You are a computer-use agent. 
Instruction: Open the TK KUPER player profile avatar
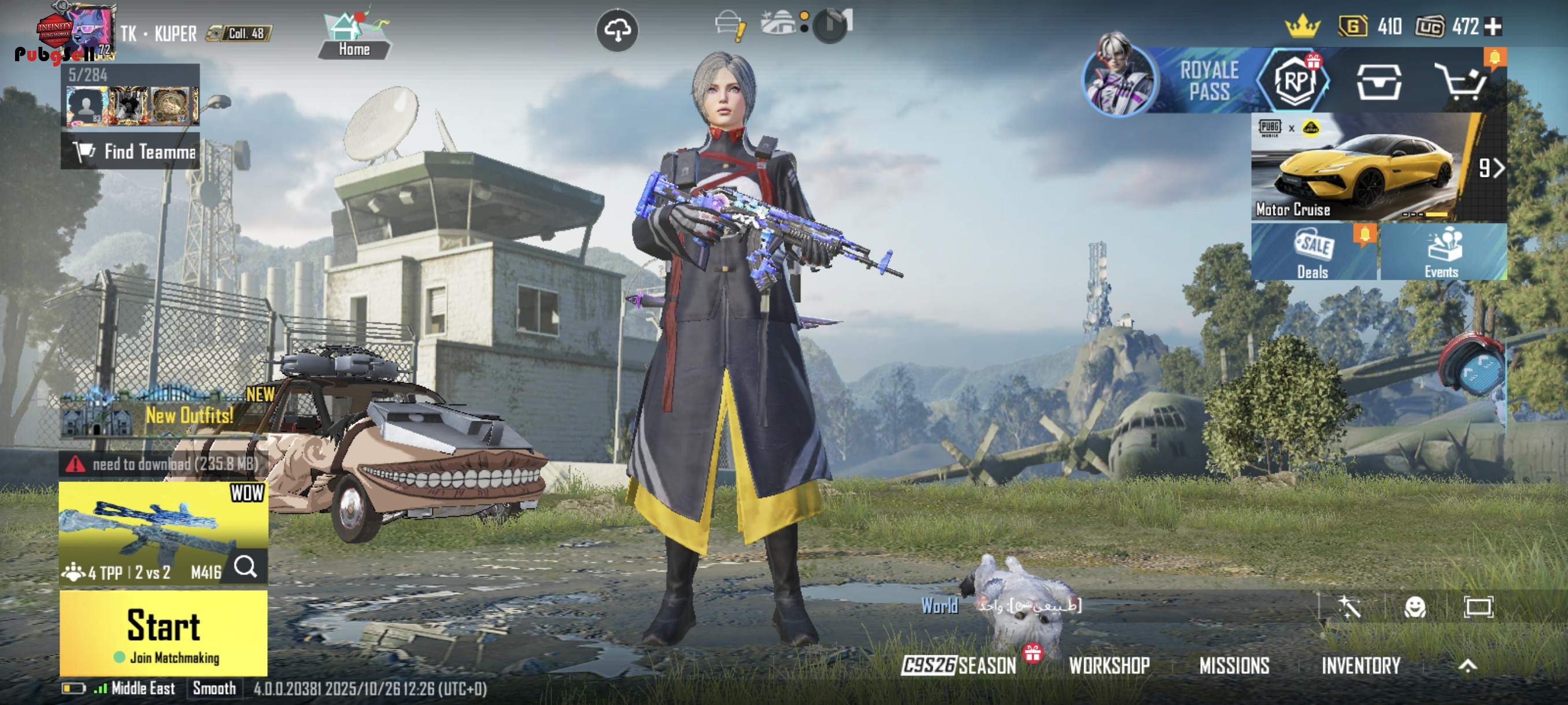pyautogui.click(x=90, y=31)
